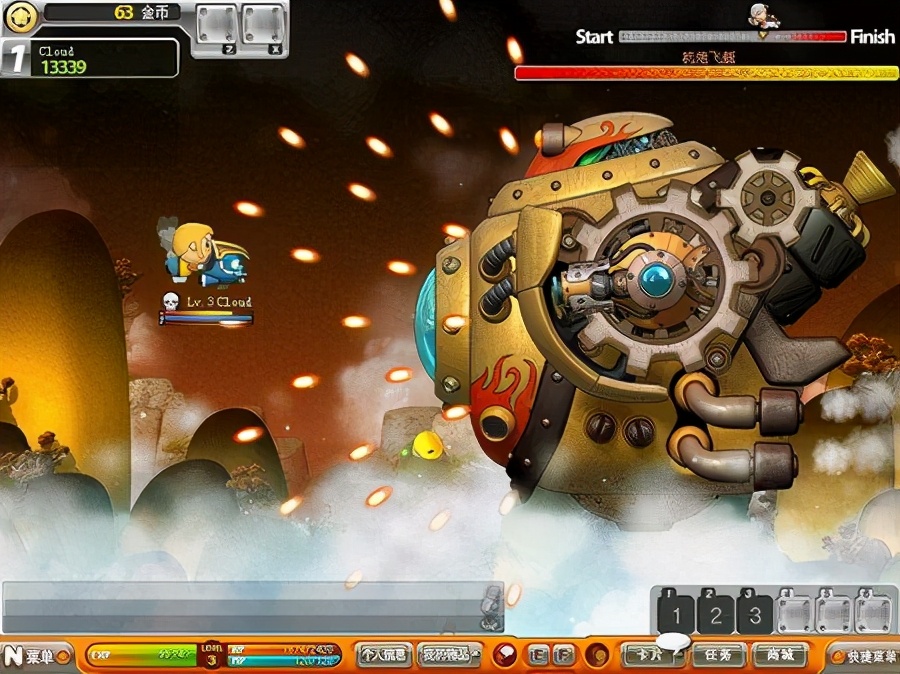Screen dimensions: 900x674
Task: Open the 快捷菜单 quick menu
Action: 865,657
